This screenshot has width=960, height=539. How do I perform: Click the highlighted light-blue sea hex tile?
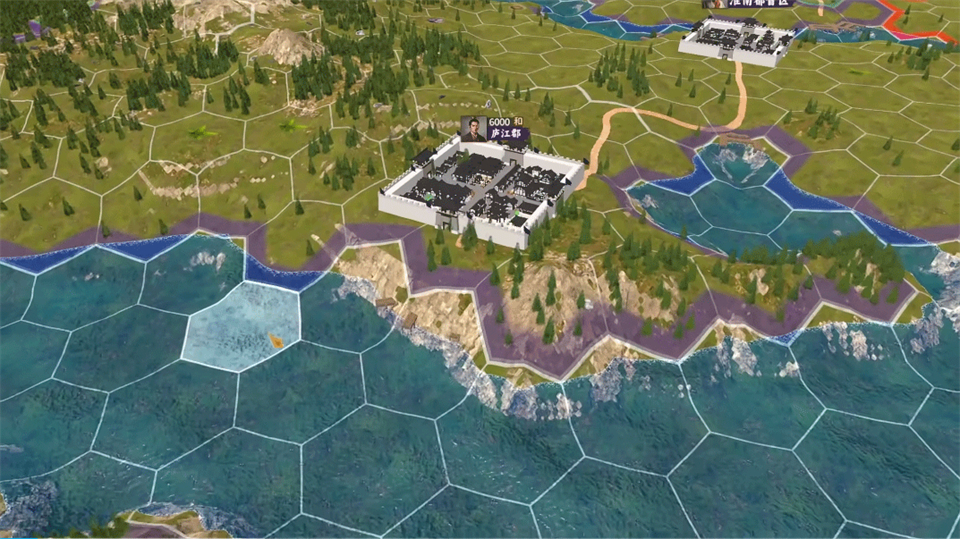[x=242, y=325]
